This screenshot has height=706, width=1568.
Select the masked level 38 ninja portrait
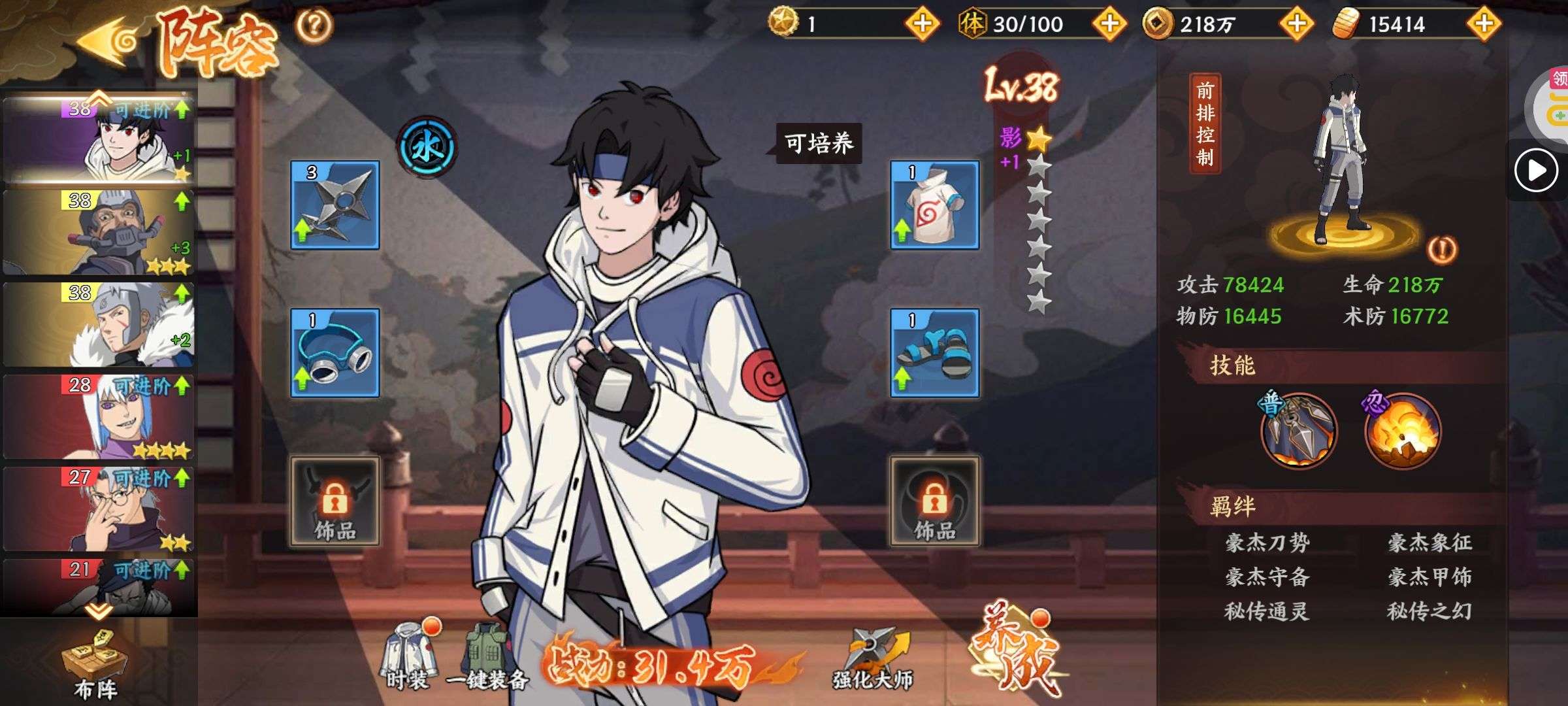click(x=99, y=233)
